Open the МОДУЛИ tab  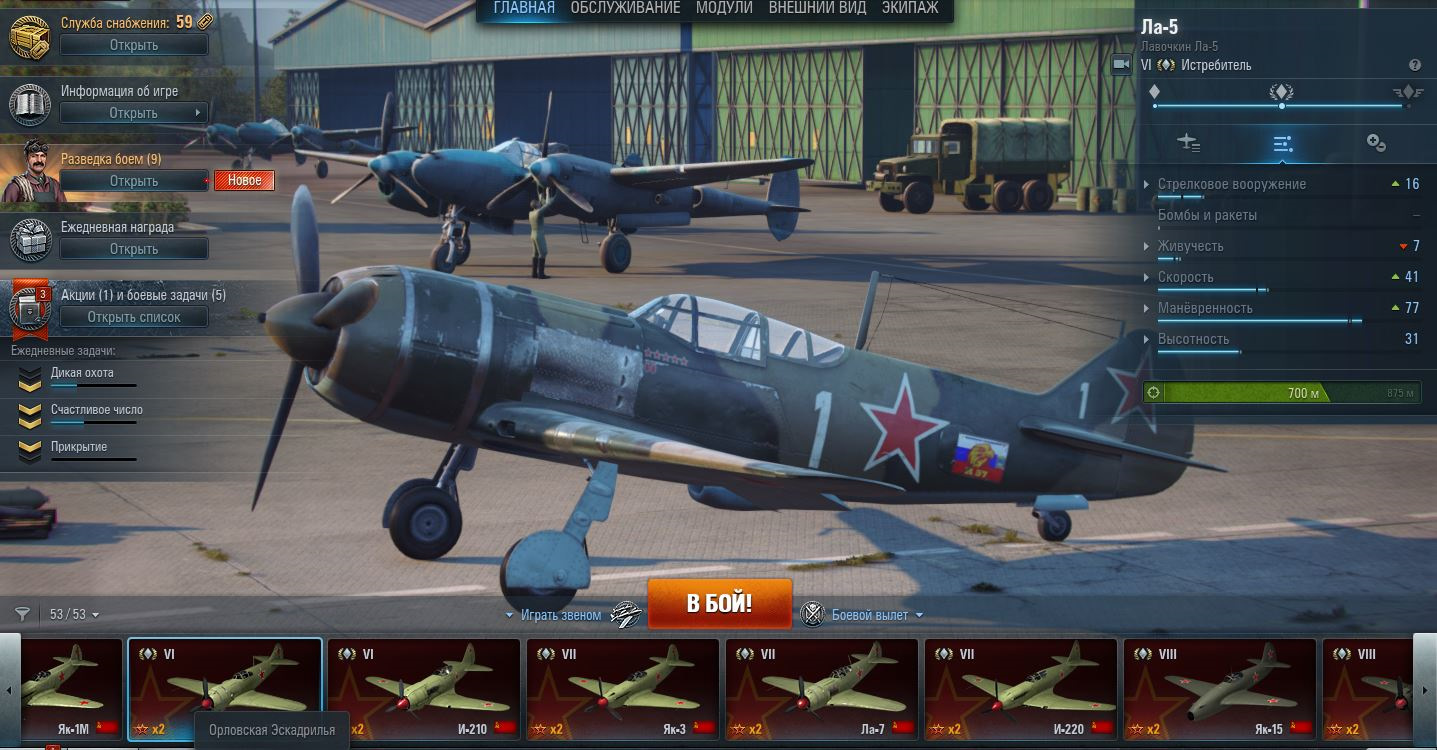724,8
